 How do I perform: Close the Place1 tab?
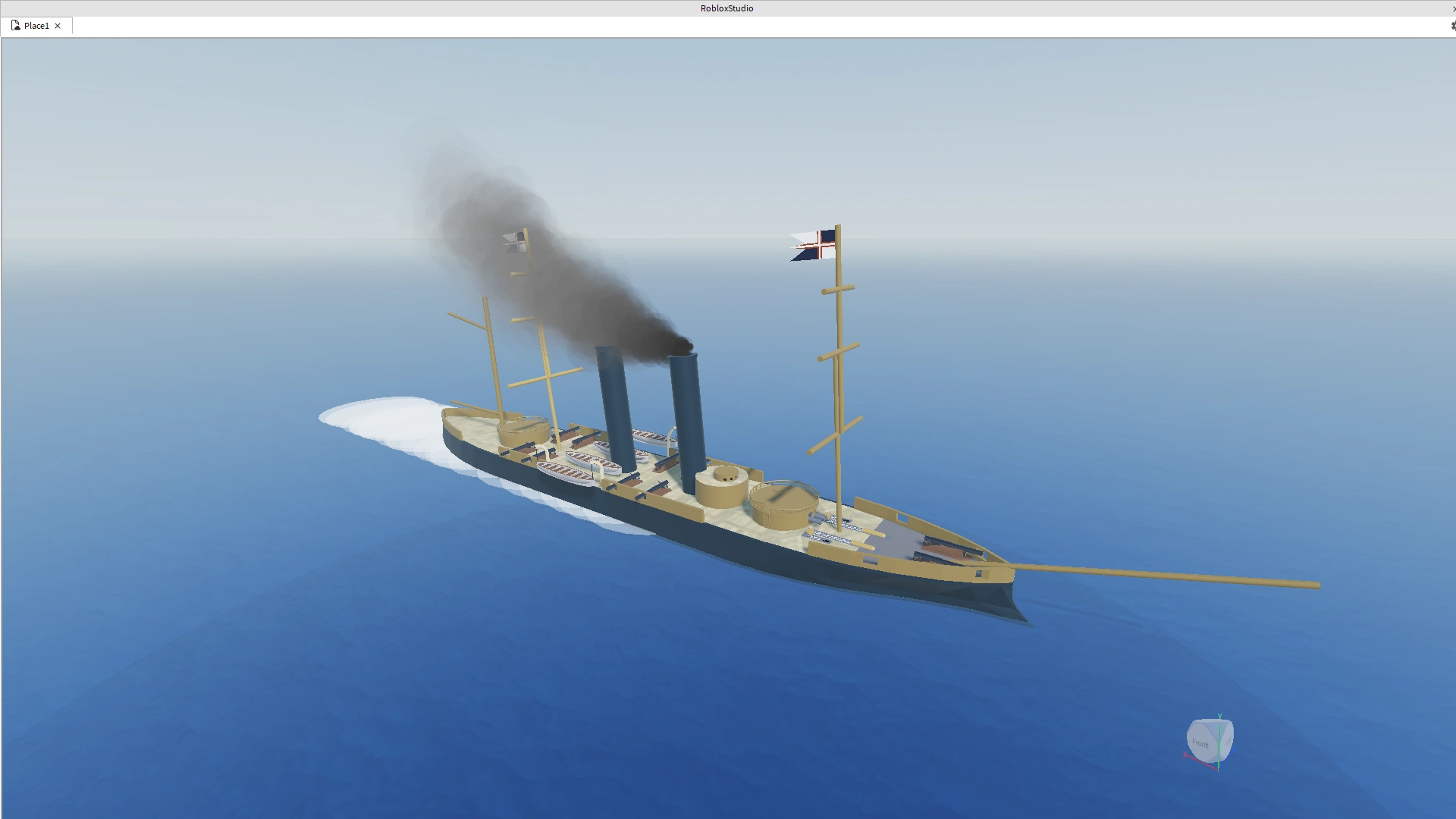[57, 26]
